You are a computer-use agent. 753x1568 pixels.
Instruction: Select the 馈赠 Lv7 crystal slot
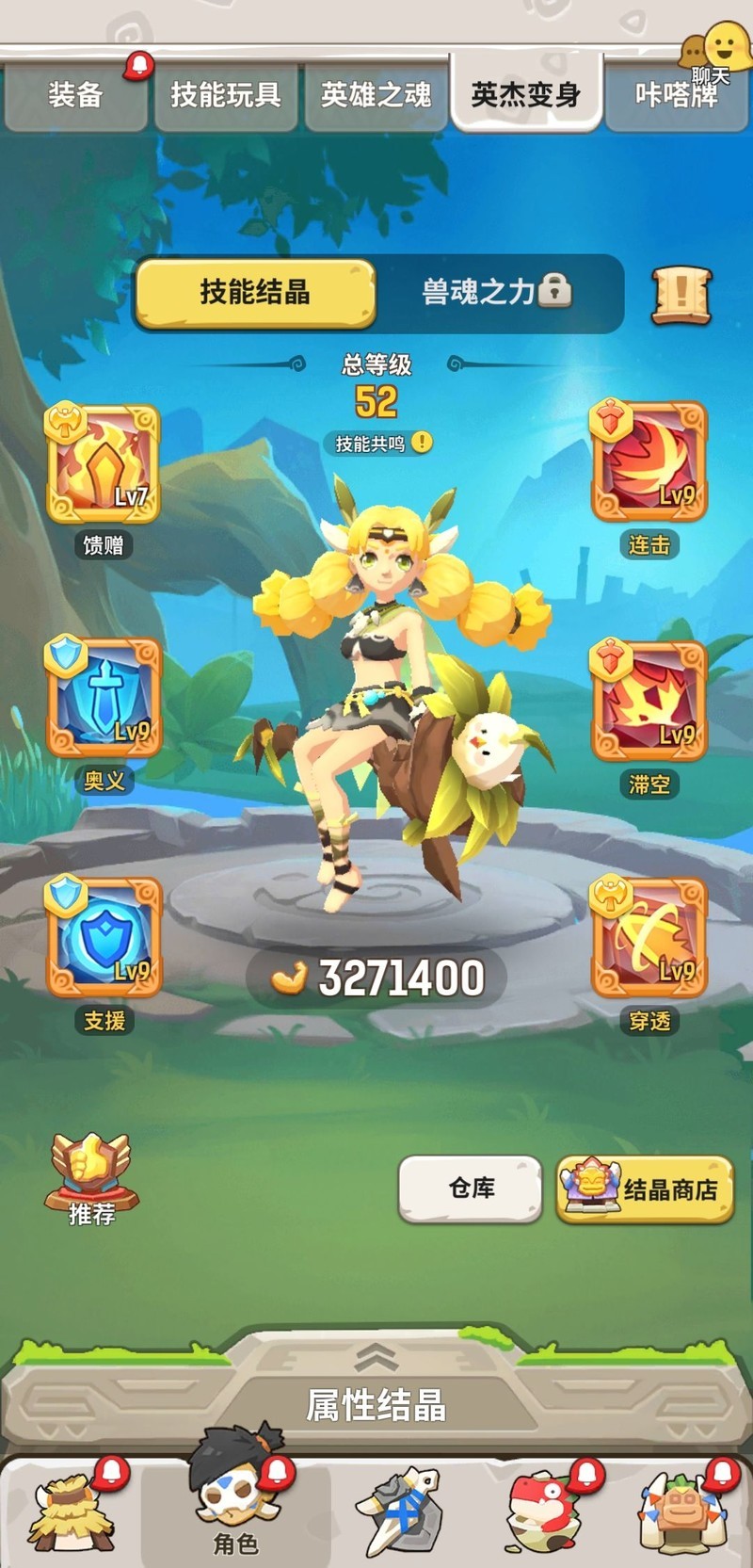pyautogui.click(x=104, y=464)
